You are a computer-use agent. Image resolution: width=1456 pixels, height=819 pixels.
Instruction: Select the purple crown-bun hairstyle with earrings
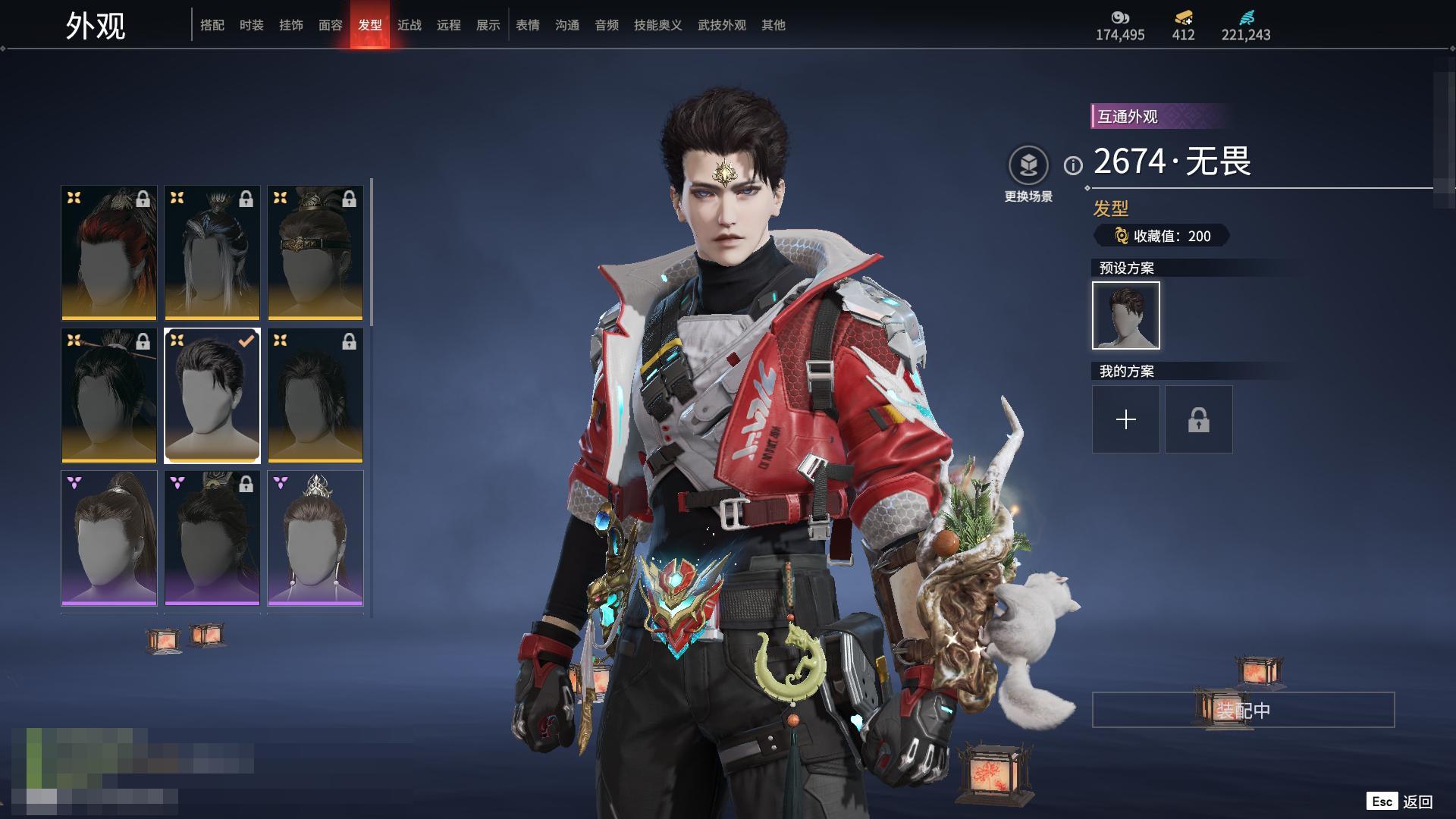[315, 538]
